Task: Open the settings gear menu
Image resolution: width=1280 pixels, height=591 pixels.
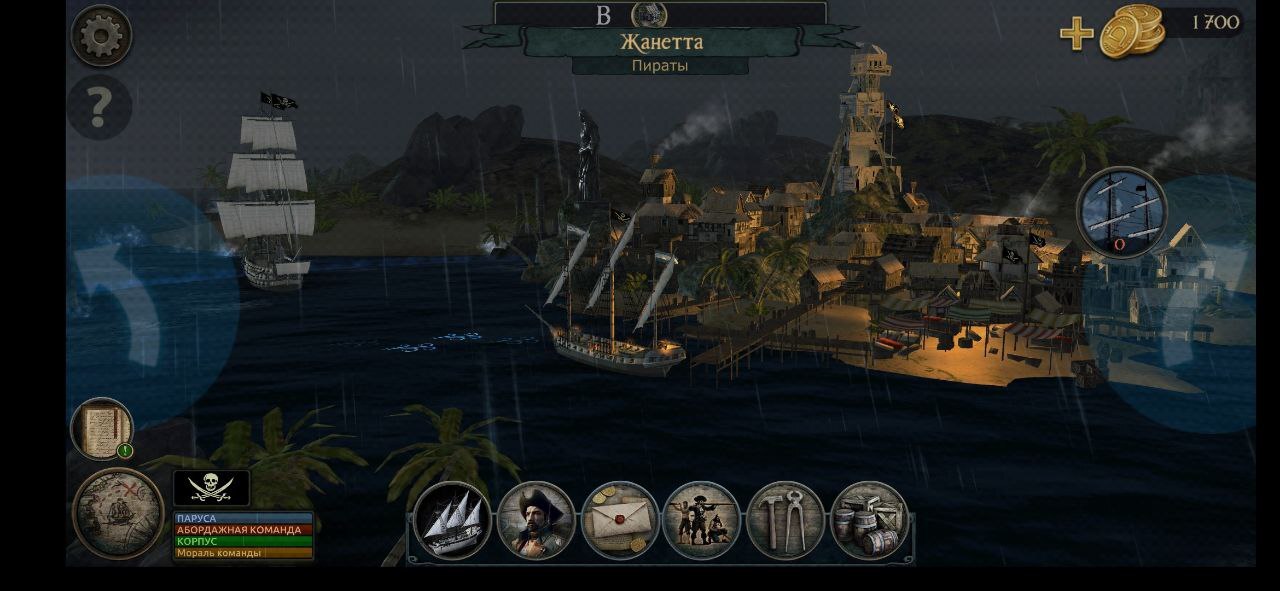Action: click(x=101, y=36)
